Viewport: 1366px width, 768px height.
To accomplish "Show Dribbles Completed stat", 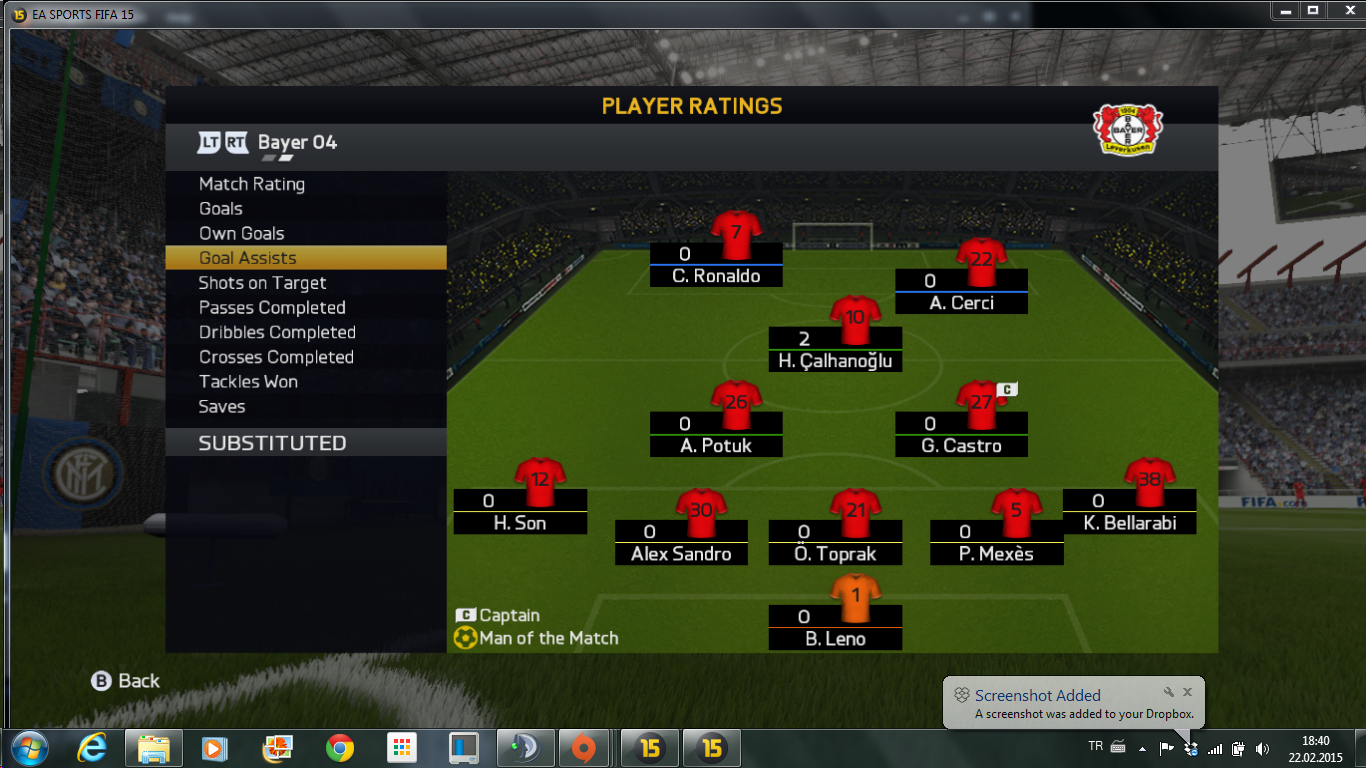I will (x=277, y=332).
